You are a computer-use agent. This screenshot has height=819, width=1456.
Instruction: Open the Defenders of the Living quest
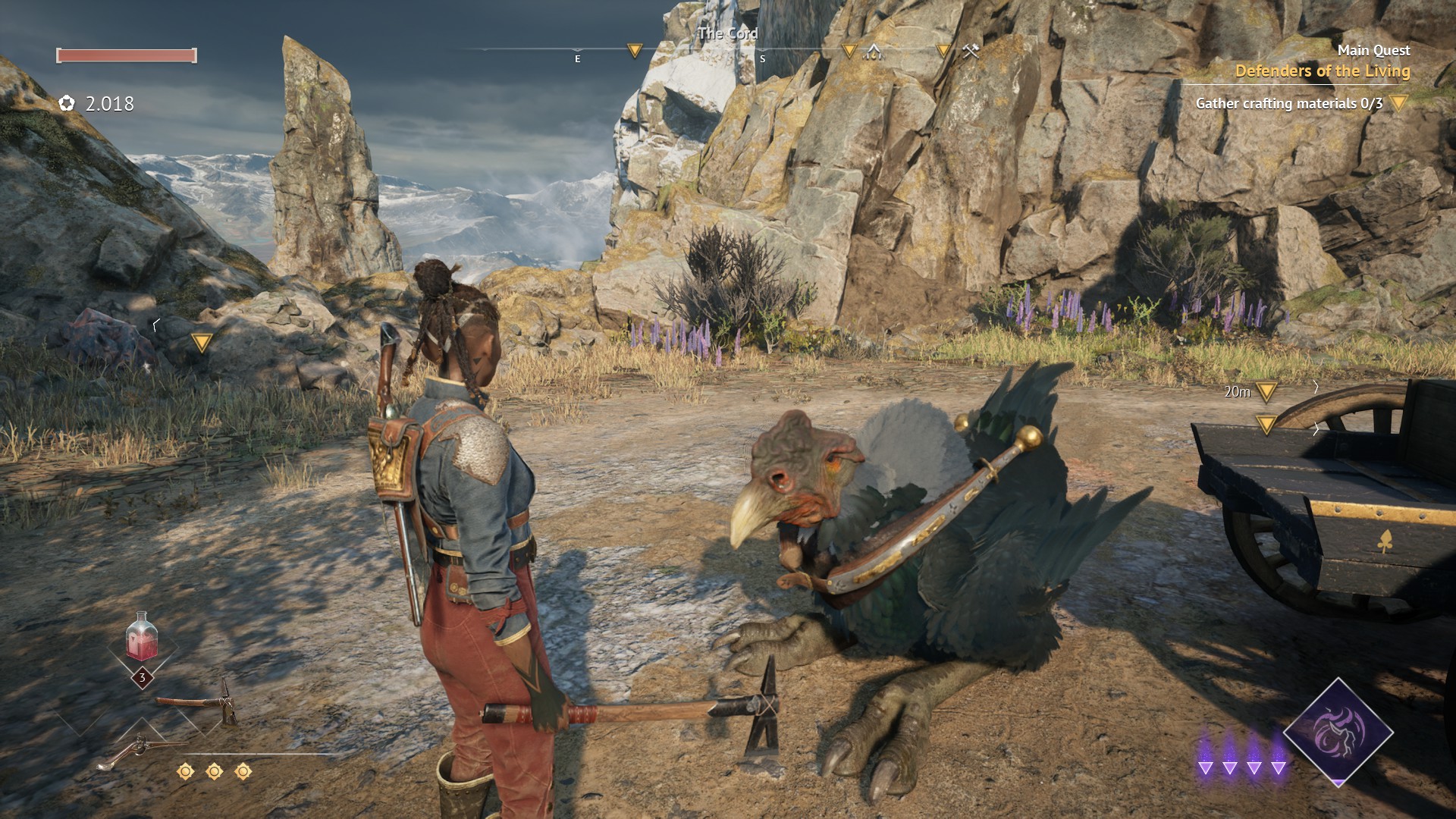[x=1322, y=71]
